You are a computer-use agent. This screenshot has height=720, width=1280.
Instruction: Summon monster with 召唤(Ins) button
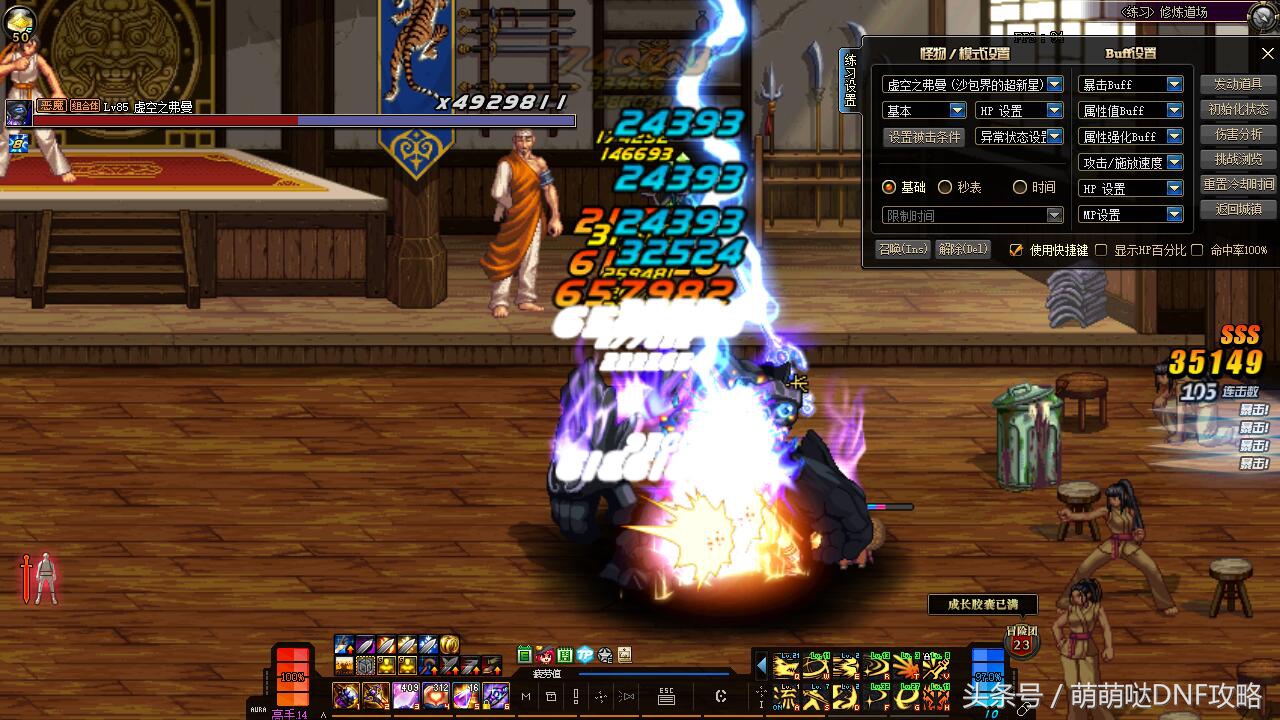902,249
